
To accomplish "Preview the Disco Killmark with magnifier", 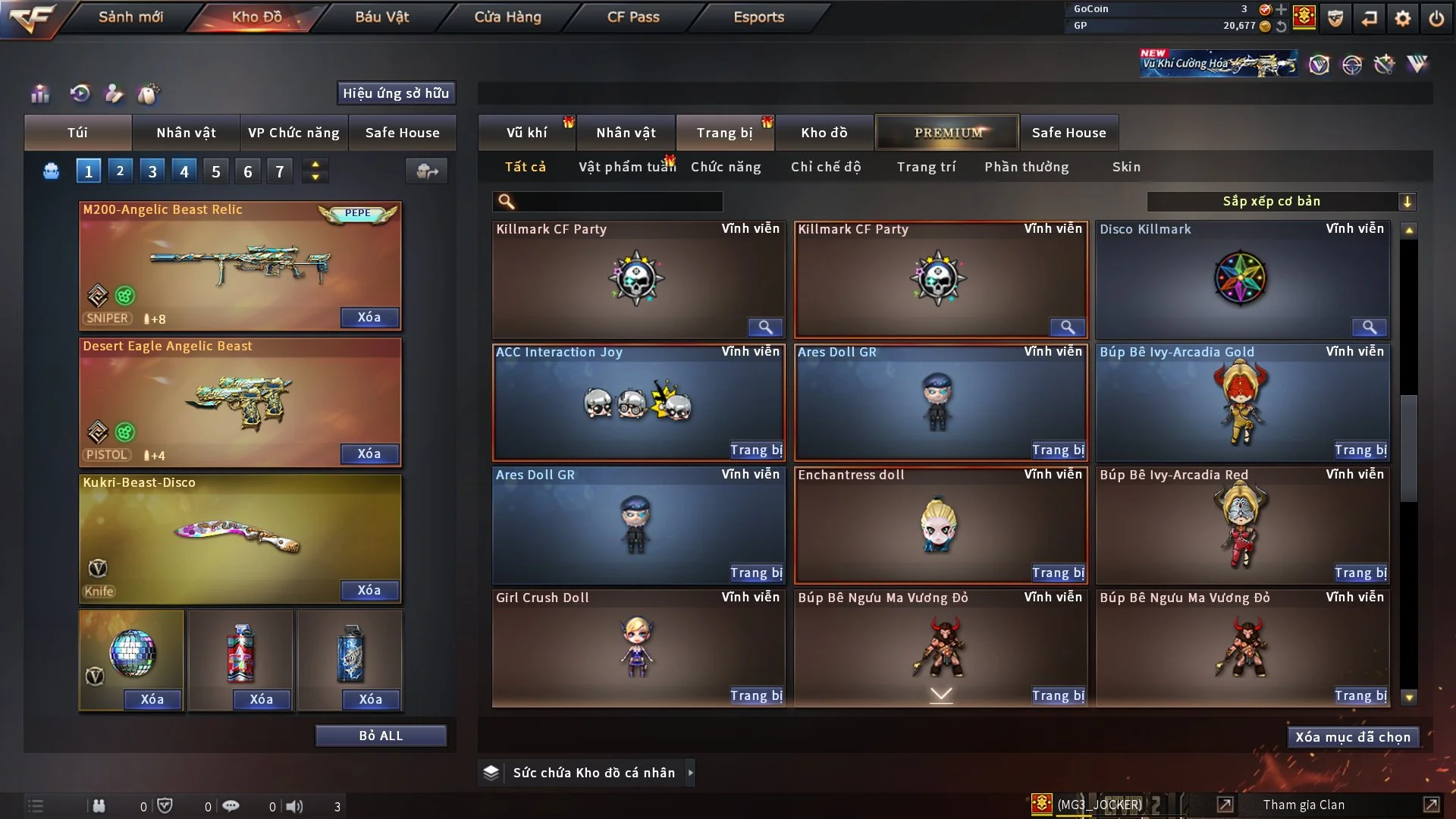I will pyautogui.click(x=1369, y=327).
